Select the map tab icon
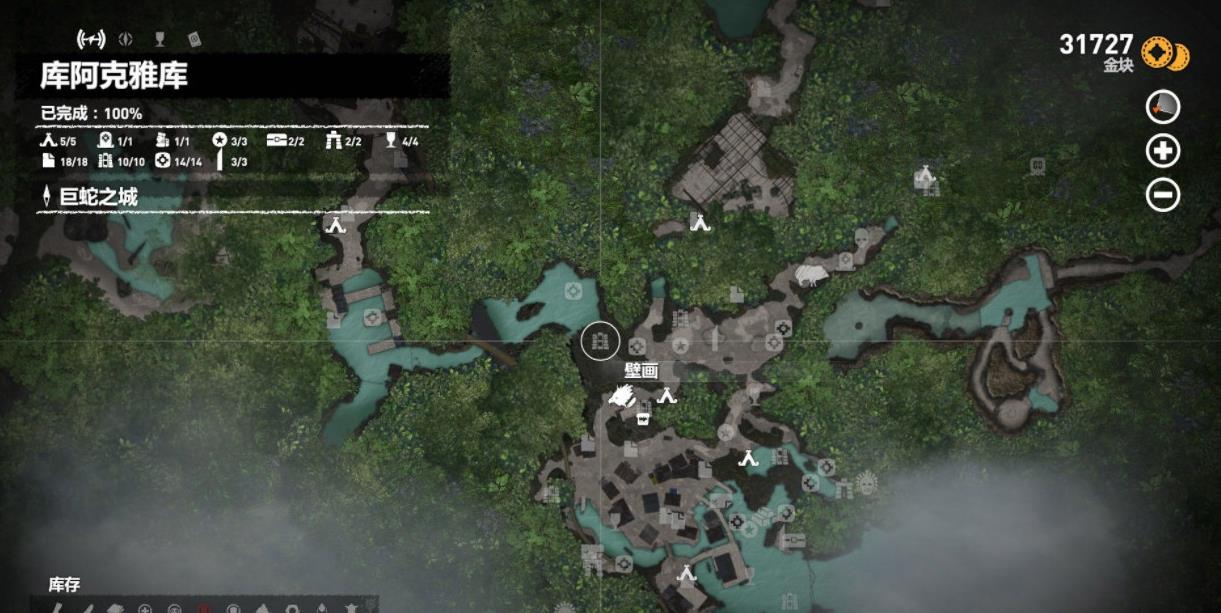1221x613 pixels. tap(91, 40)
